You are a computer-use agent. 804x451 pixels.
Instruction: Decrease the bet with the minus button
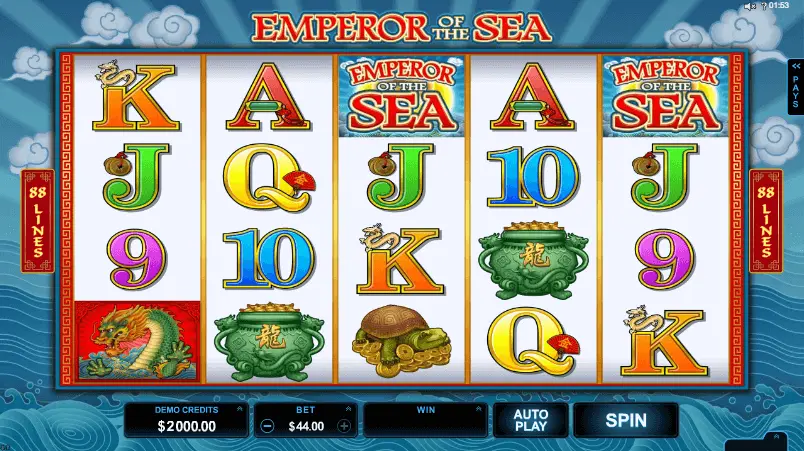(267, 426)
